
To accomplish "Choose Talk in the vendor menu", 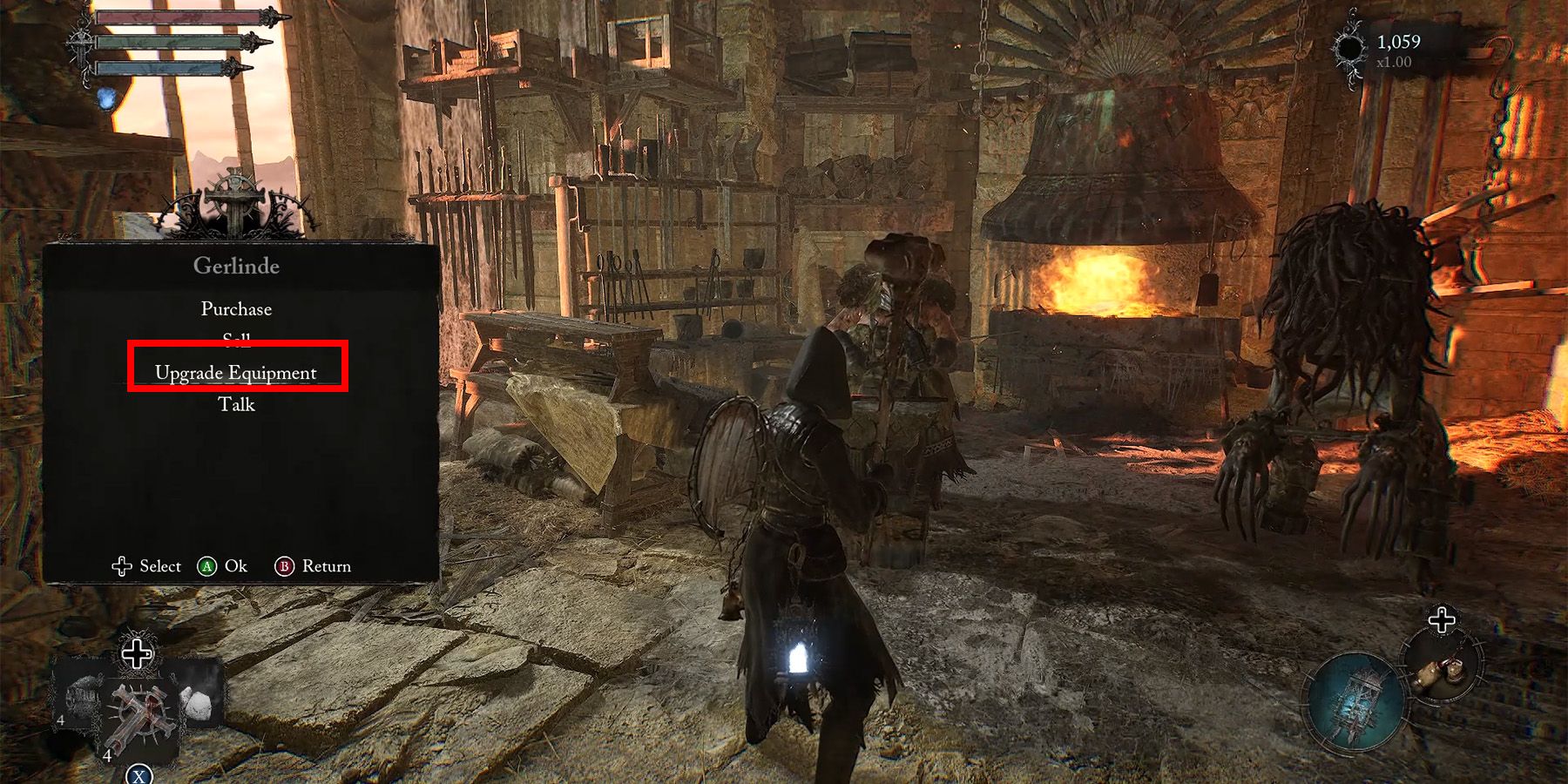I will (x=236, y=404).
